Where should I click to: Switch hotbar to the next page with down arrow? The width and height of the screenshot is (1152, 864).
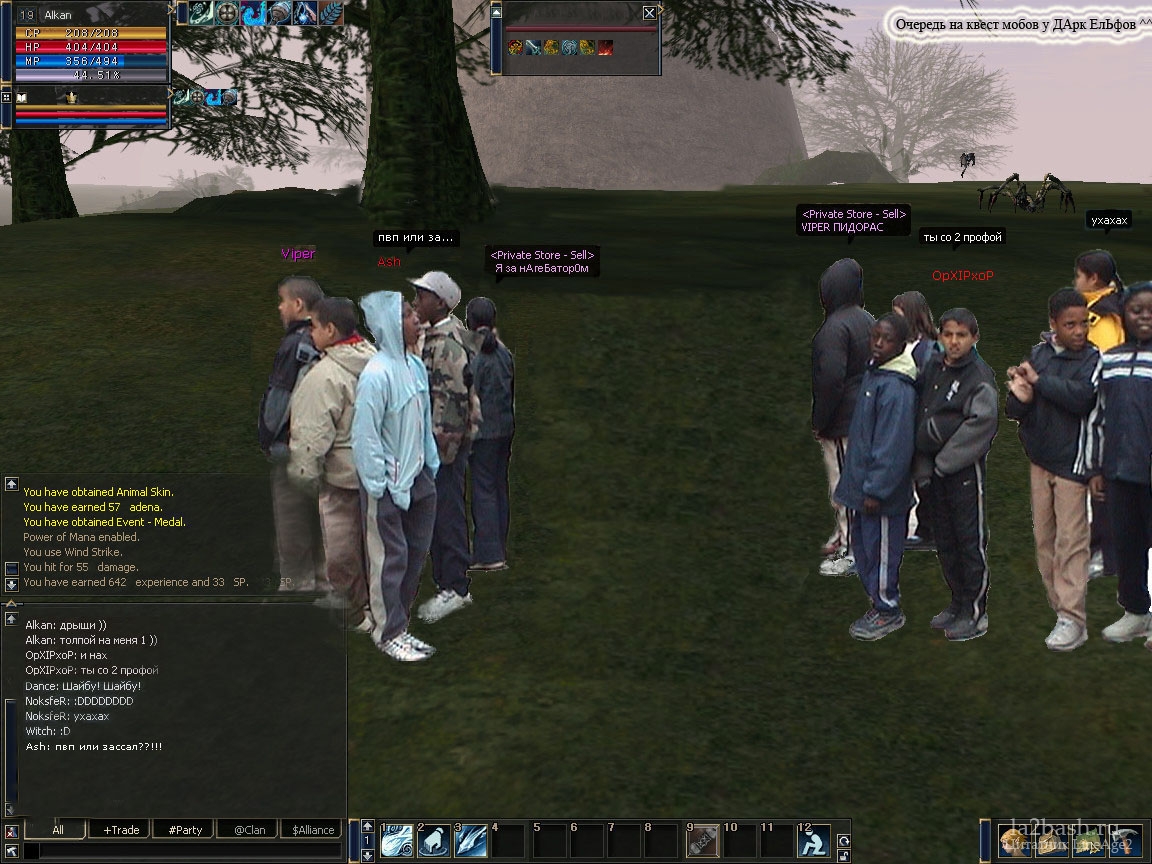368,855
